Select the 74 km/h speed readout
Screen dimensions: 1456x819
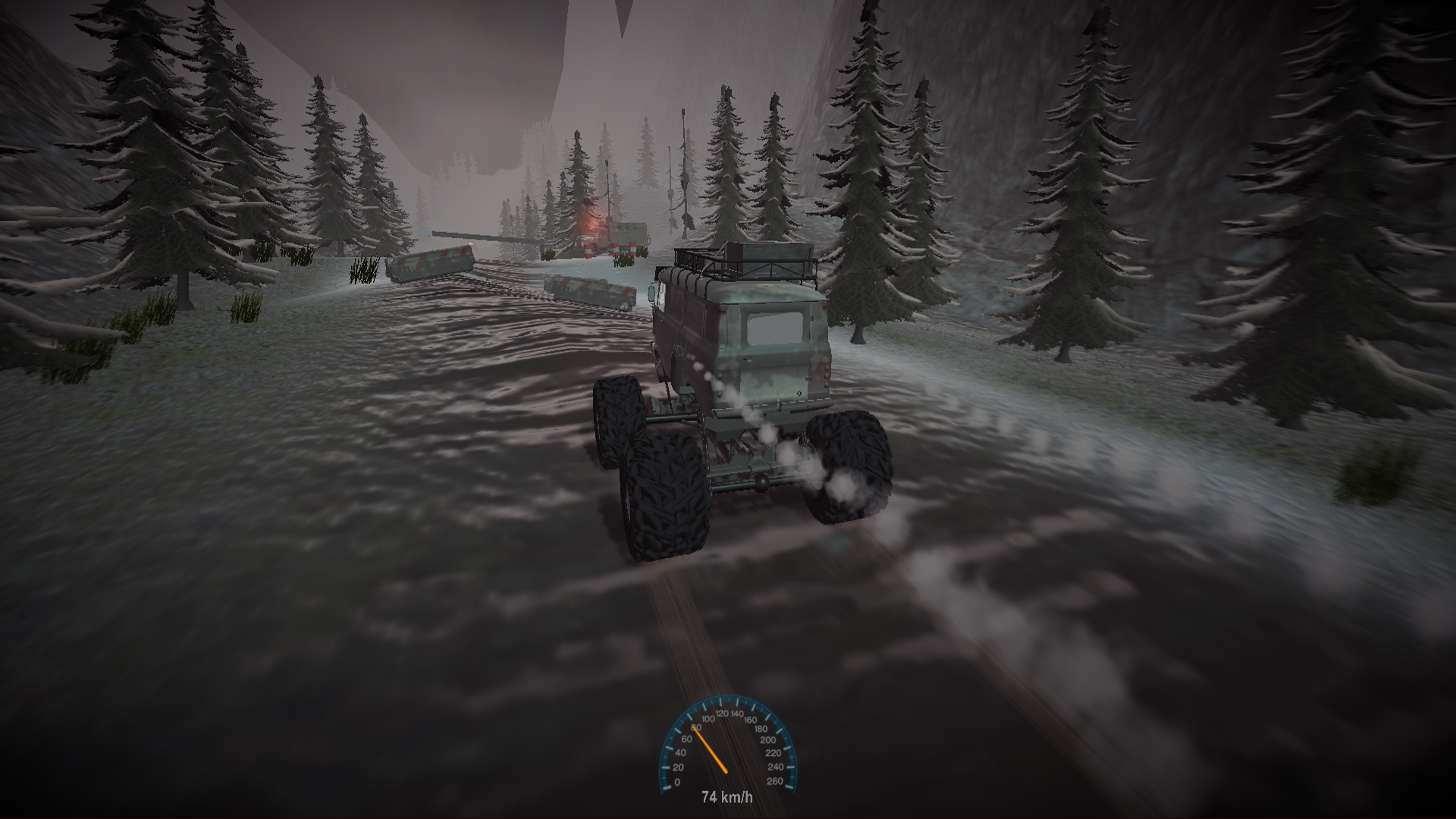(726, 796)
